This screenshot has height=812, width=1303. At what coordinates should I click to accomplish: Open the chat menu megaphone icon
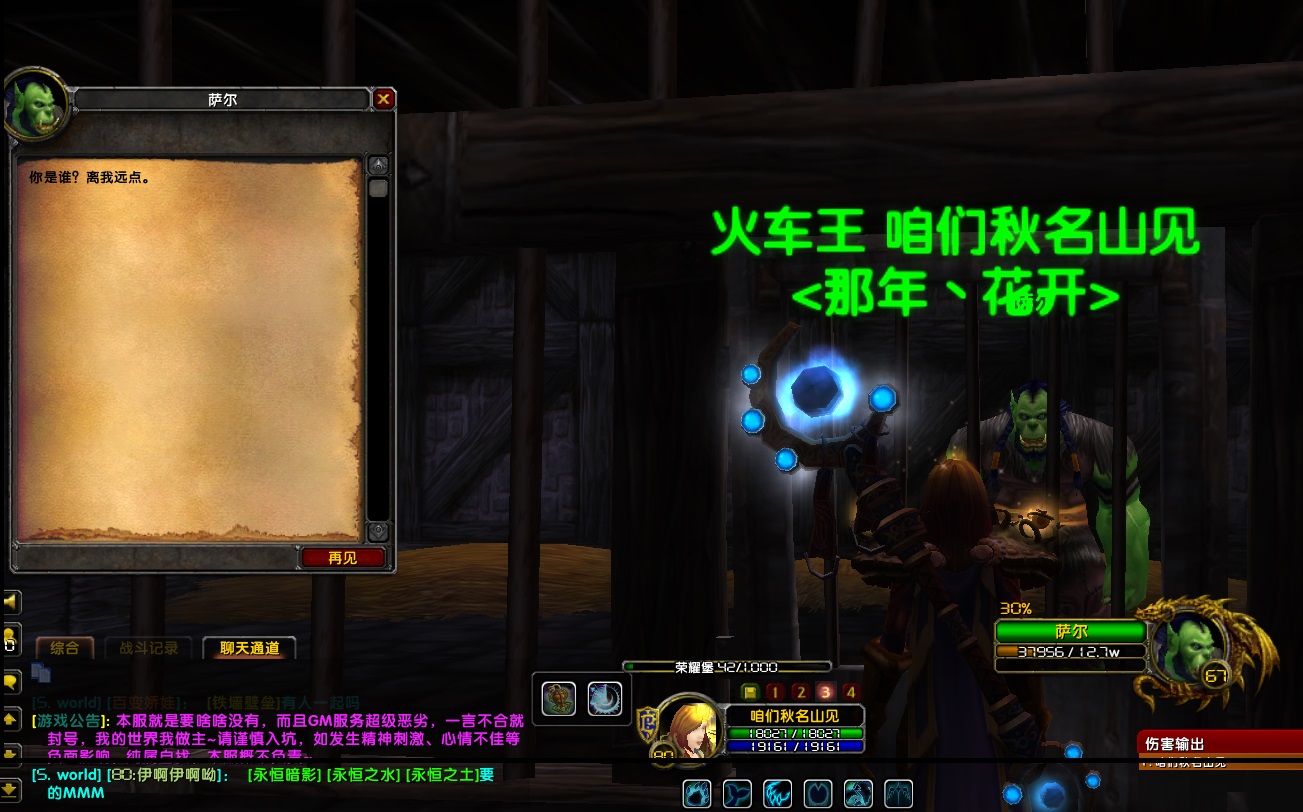(x=12, y=600)
